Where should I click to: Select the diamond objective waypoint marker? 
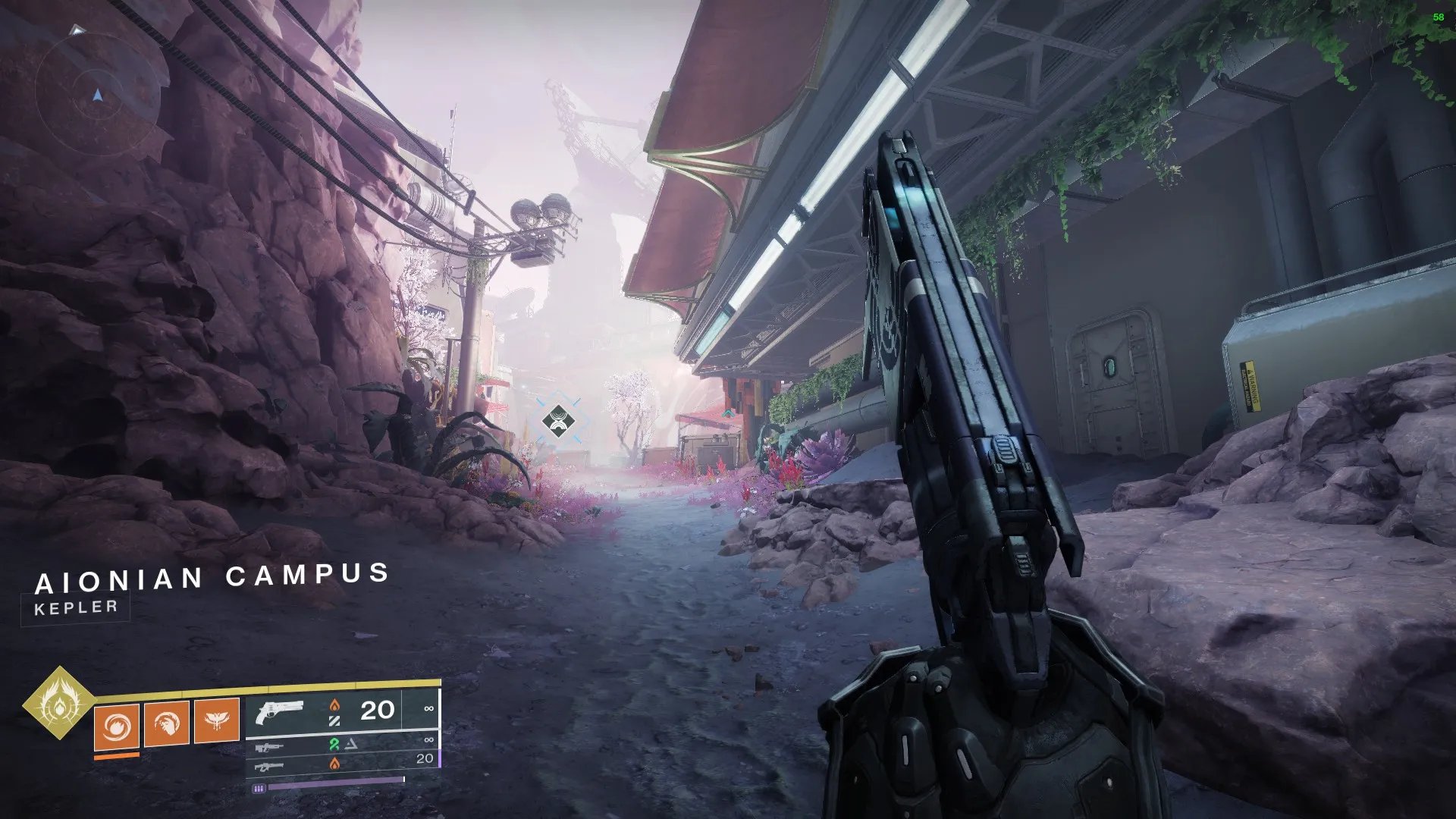click(558, 420)
